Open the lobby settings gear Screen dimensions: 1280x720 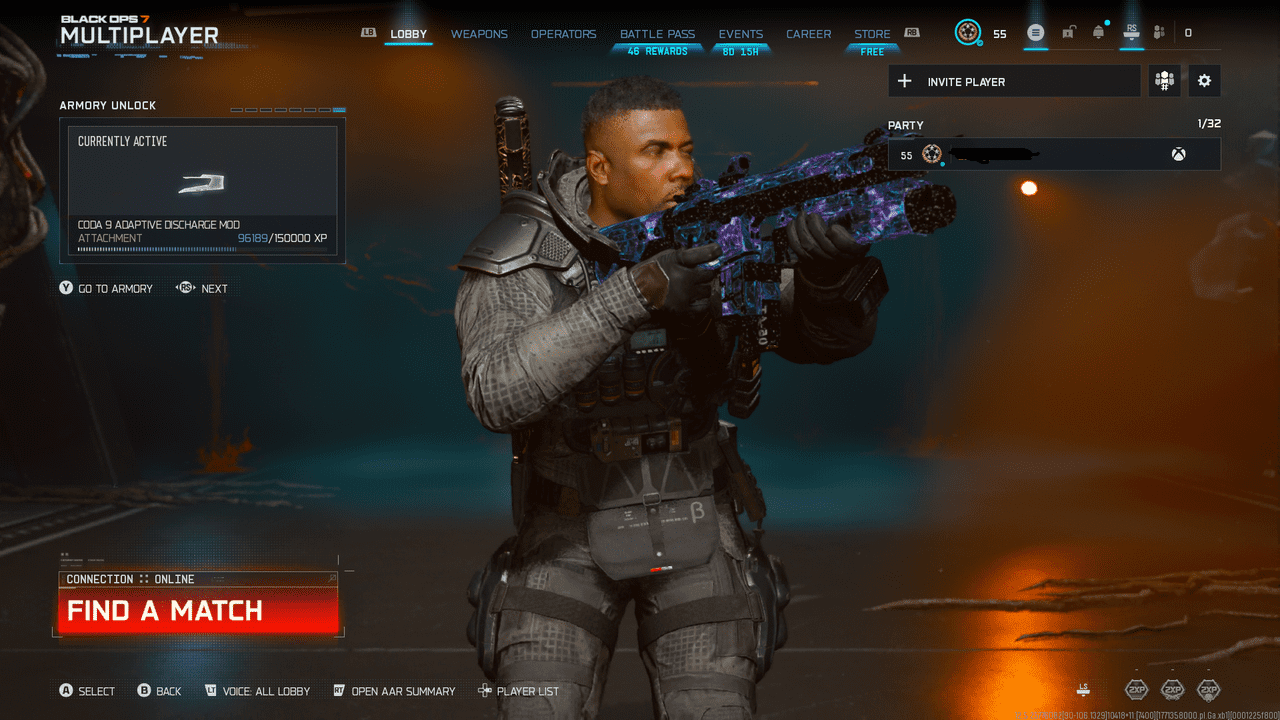coord(1204,81)
